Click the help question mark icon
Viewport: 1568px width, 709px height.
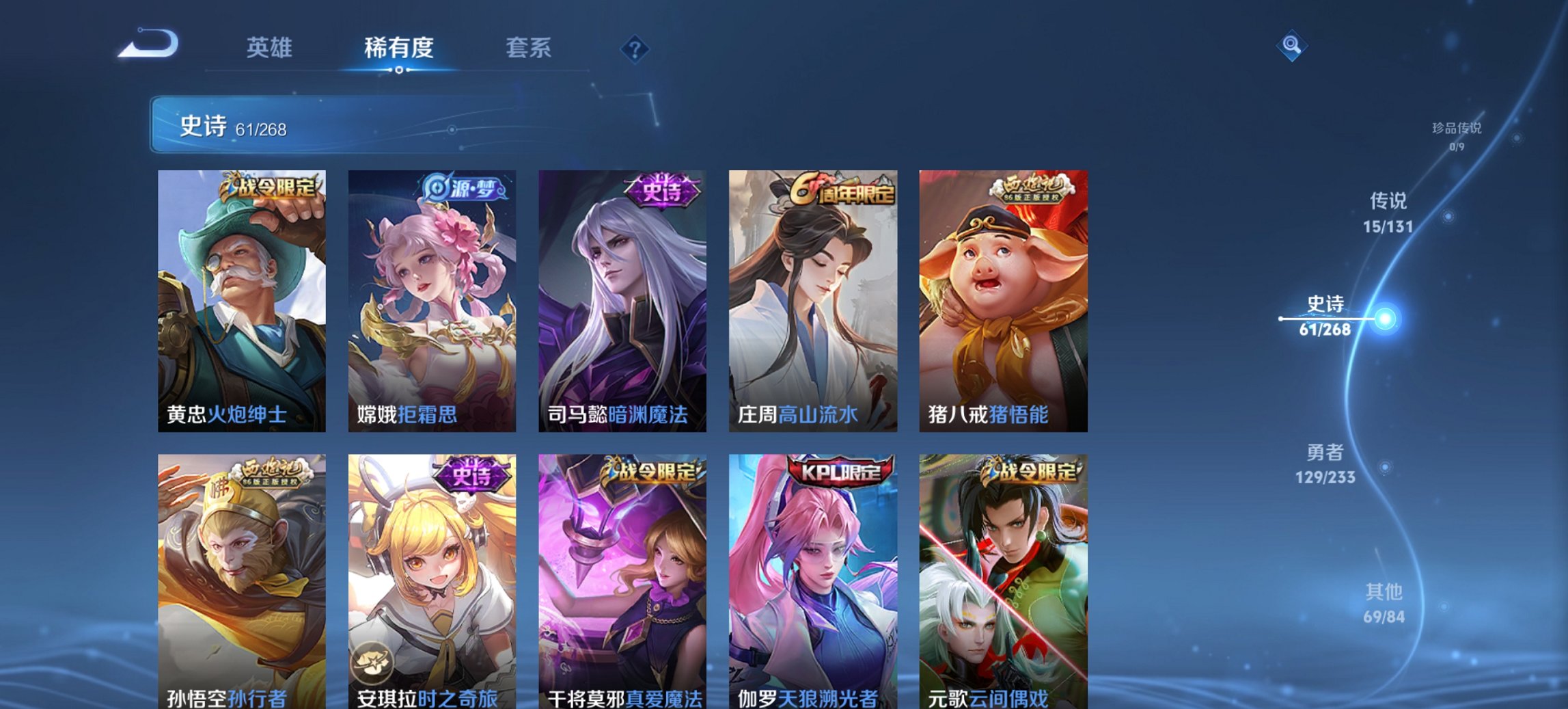[635, 49]
